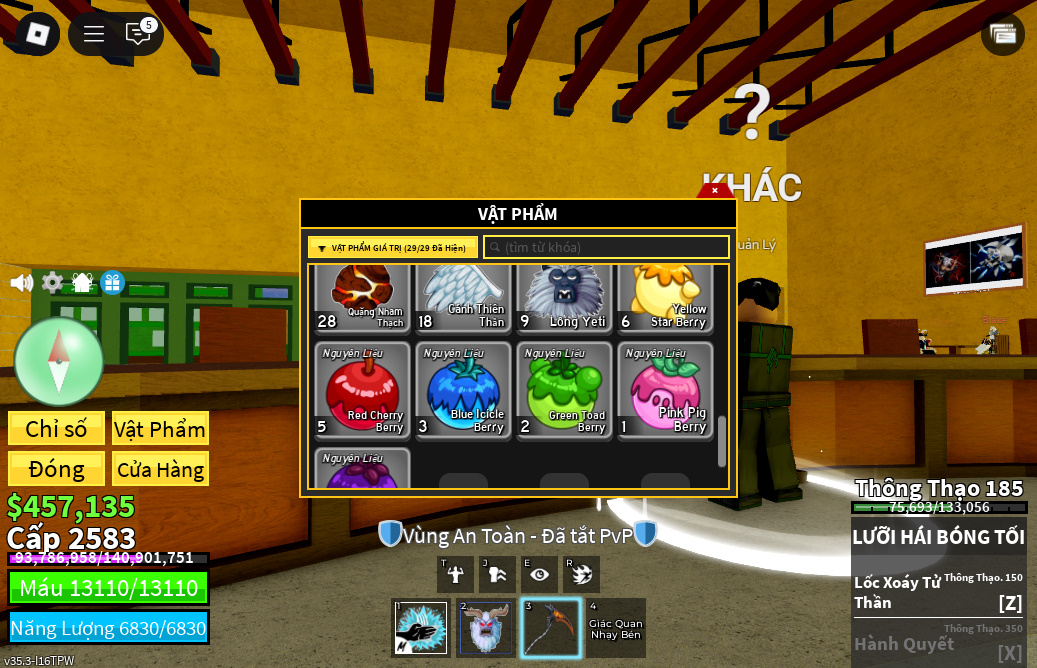Viewport: 1037px width, 668px height.
Task: Close the Vật Phẩm inventory window
Action: coord(715,190)
